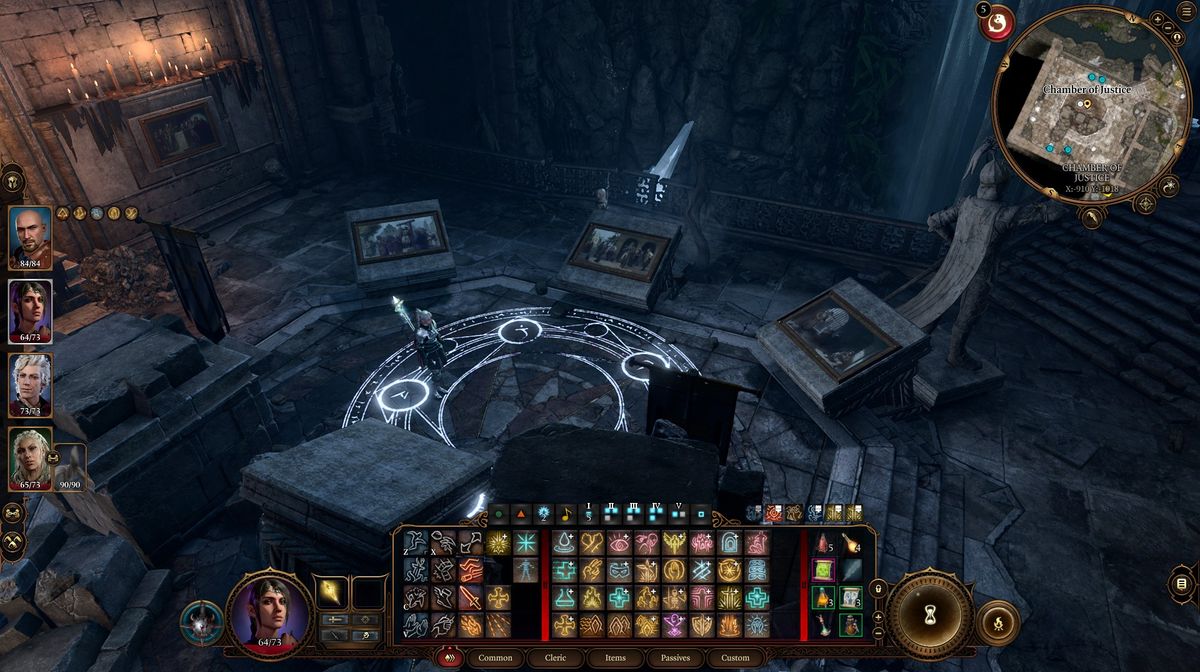Switch to the Custom hotbar tab

click(x=735, y=658)
